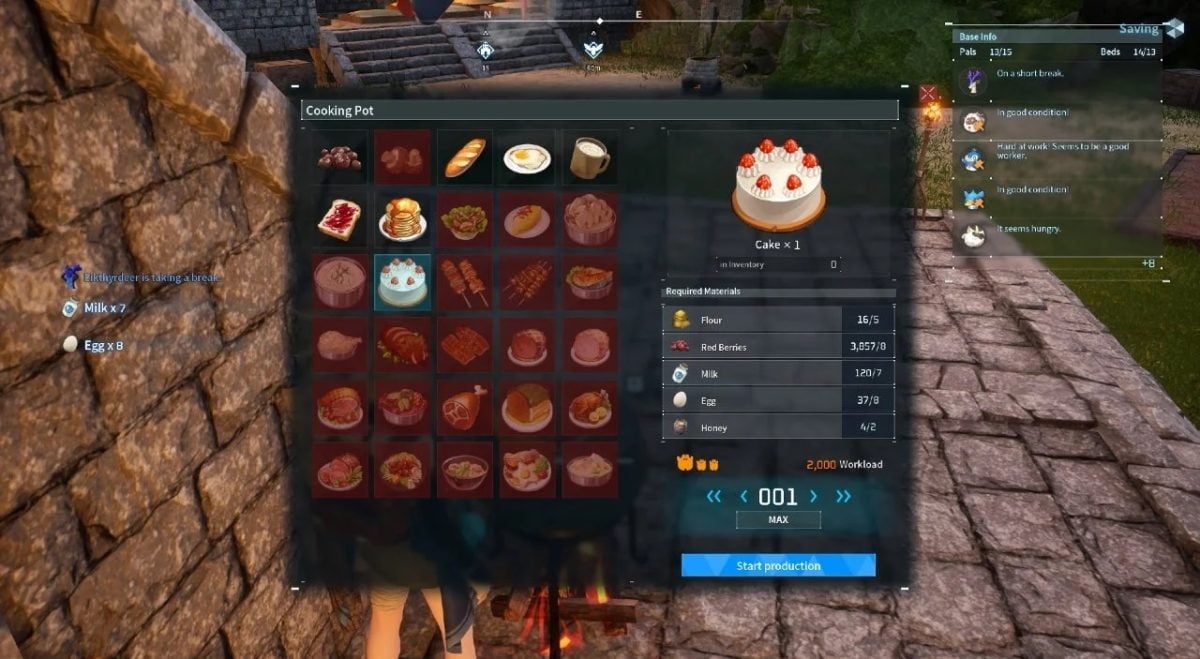The width and height of the screenshot is (1200, 659).
Task: Start production of the cake
Action: point(778,566)
